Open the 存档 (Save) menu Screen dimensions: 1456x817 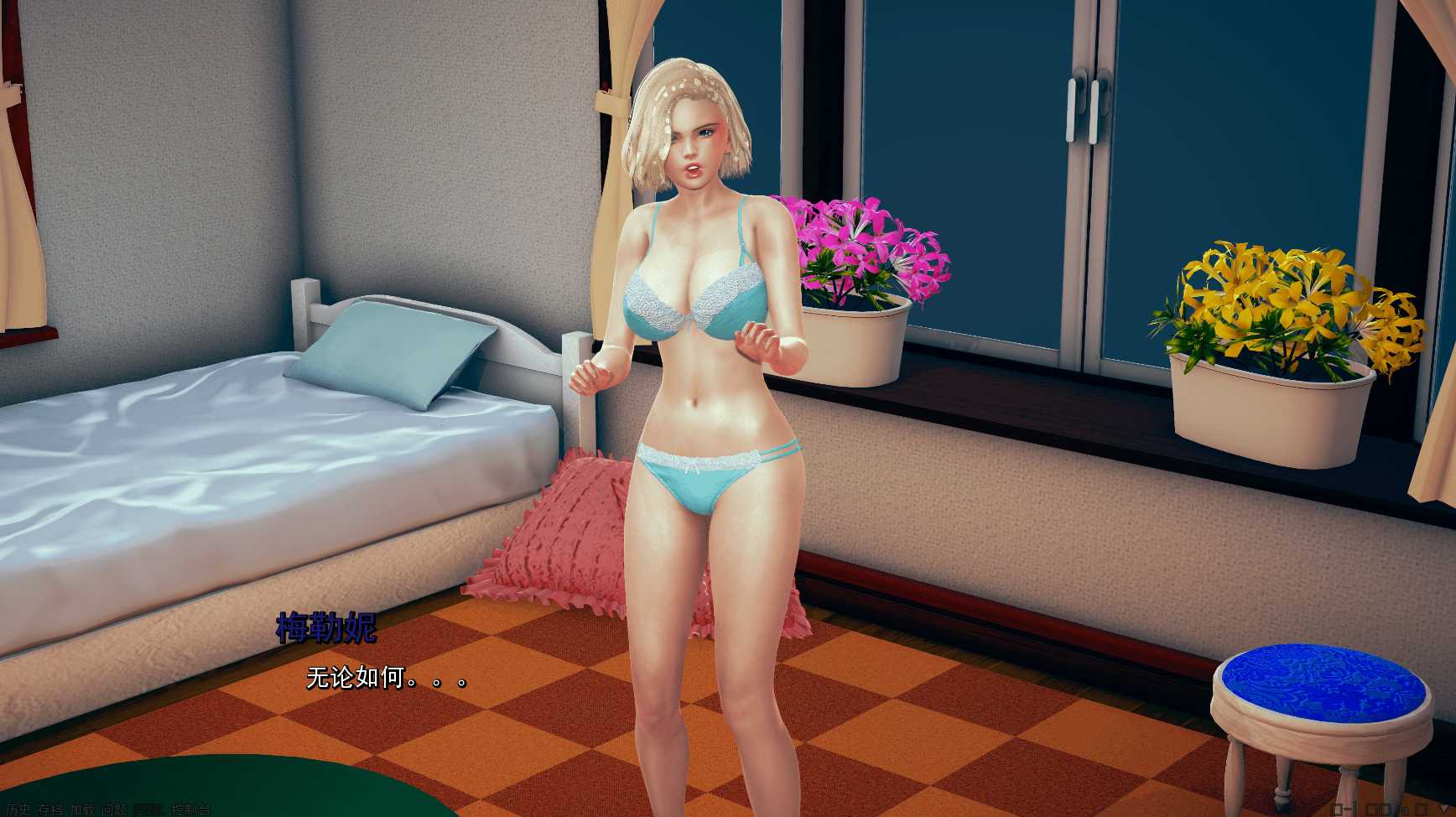pos(49,810)
